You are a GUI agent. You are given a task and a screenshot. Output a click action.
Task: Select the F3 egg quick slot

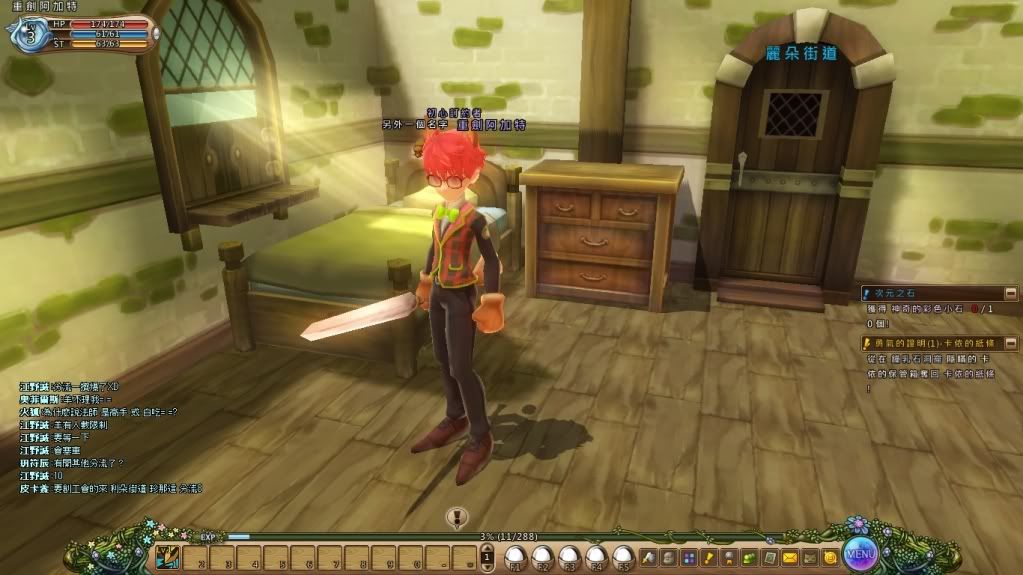[569, 556]
